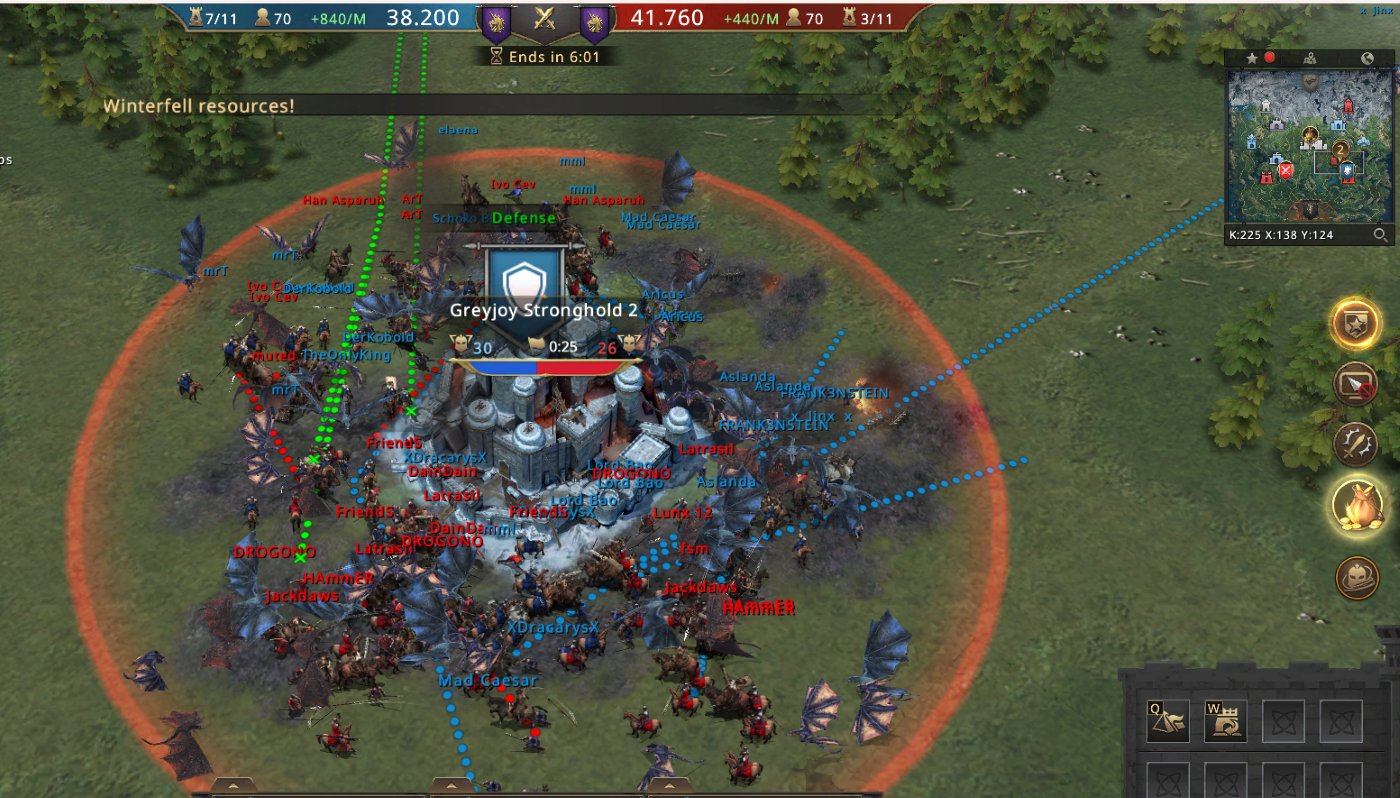The width and height of the screenshot is (1400, 798).
Task: Click the right purple unicorn banner
Action: [594, 20]
